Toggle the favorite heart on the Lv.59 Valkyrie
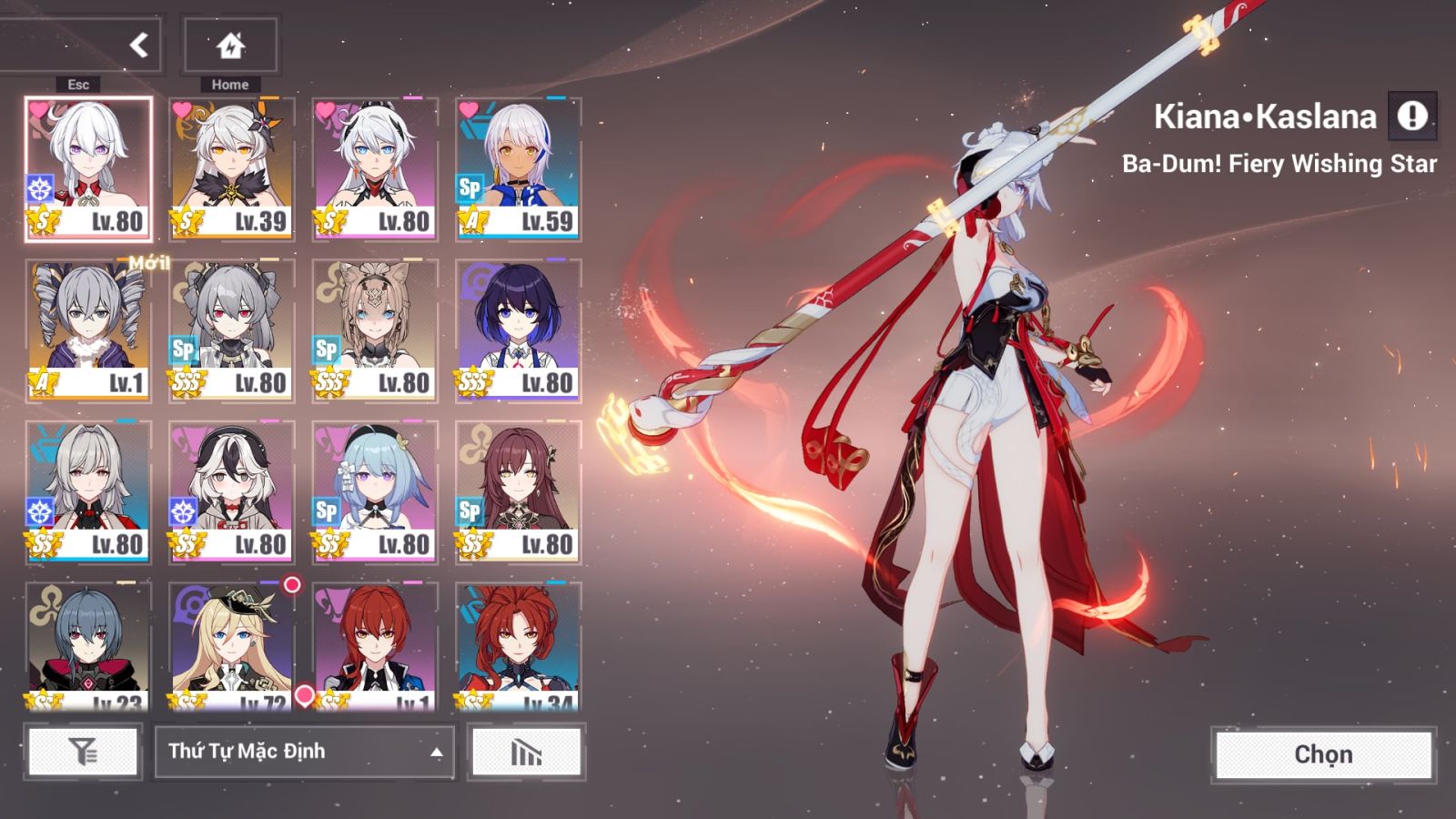 click(470, 109)
